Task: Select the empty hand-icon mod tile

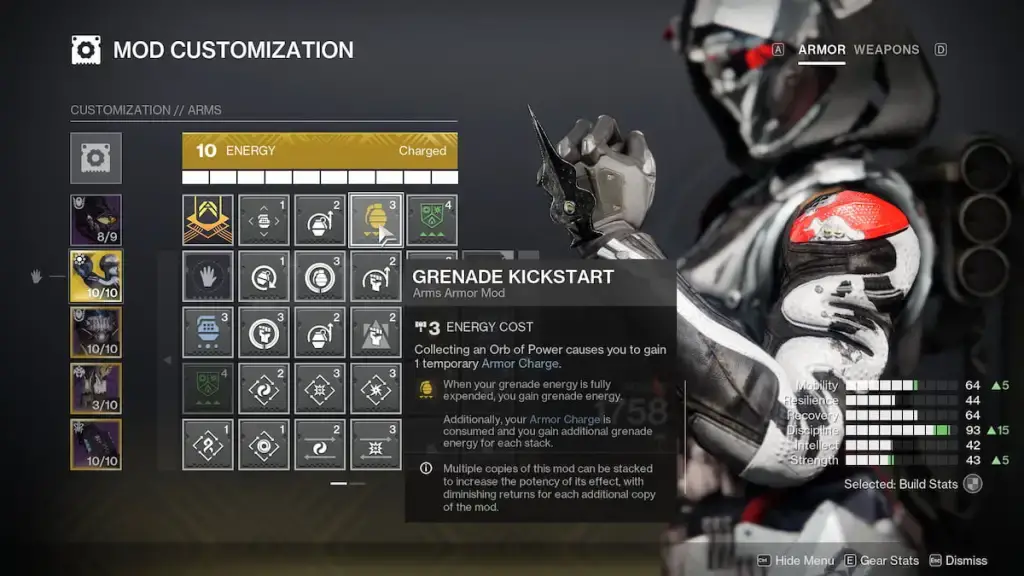Action: 208,276
